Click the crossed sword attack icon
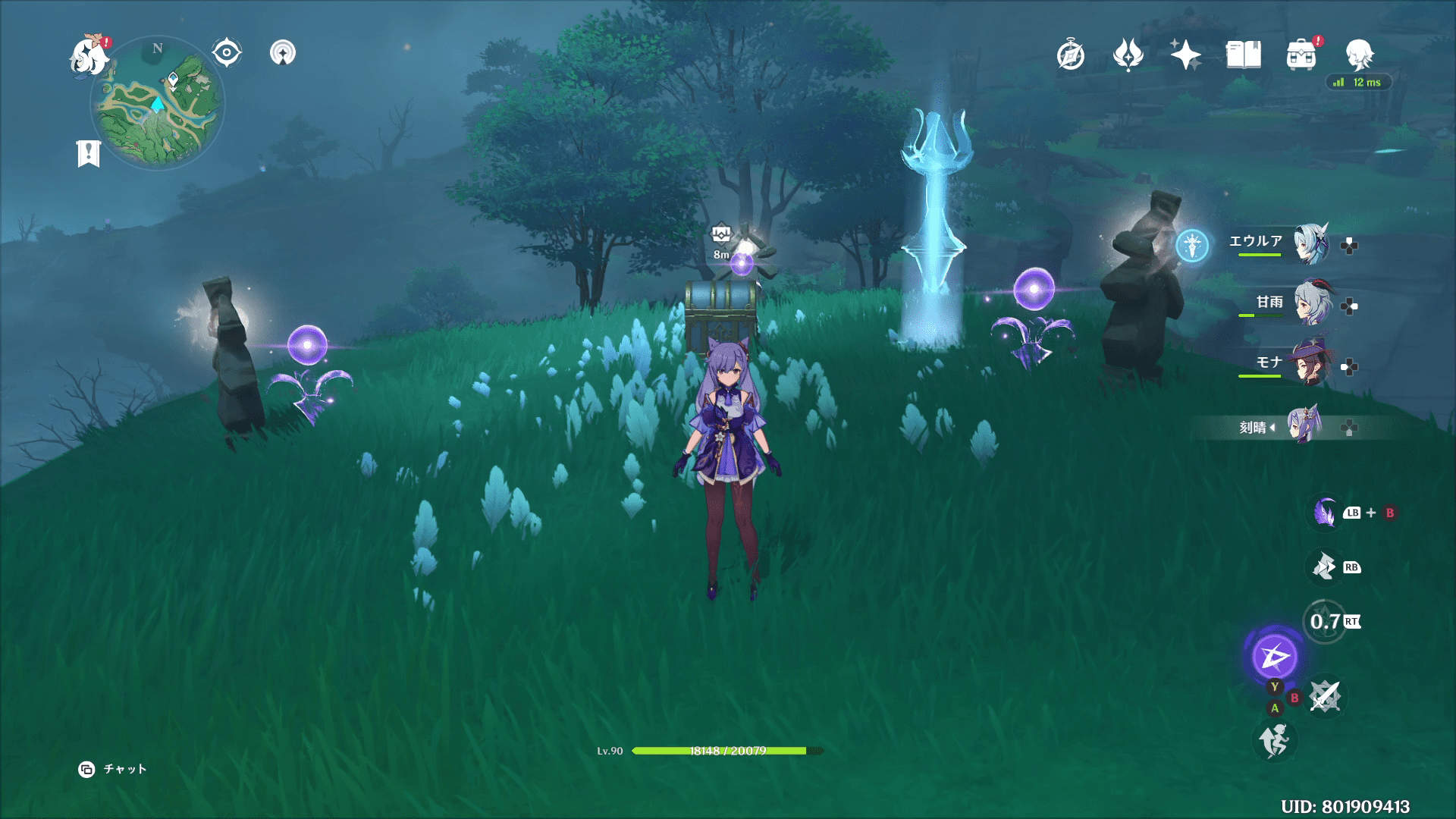 coord(1325,696)
